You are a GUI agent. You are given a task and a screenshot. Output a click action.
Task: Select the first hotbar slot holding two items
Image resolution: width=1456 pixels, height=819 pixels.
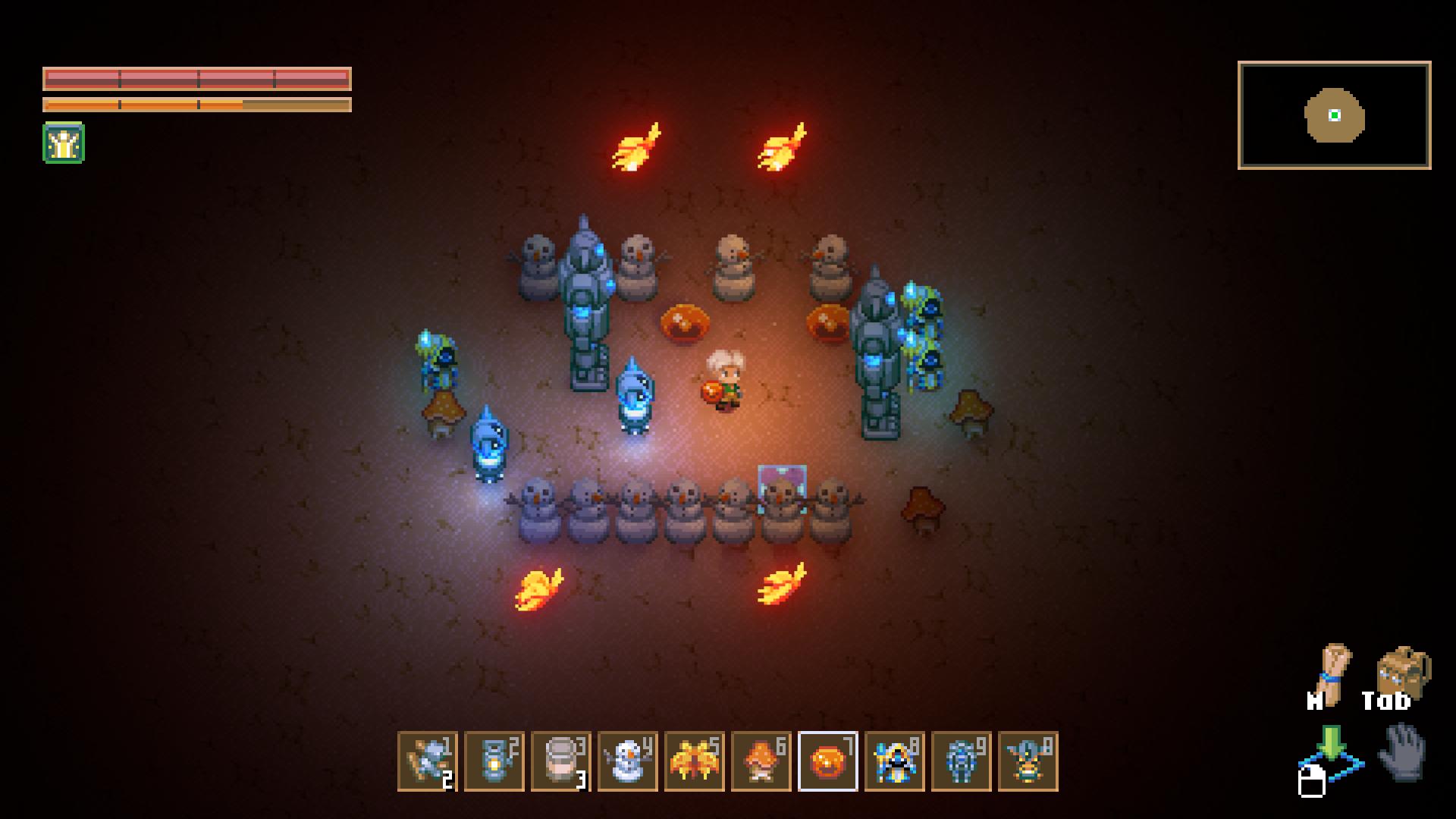pyautogui.click(x=427, y=761)
